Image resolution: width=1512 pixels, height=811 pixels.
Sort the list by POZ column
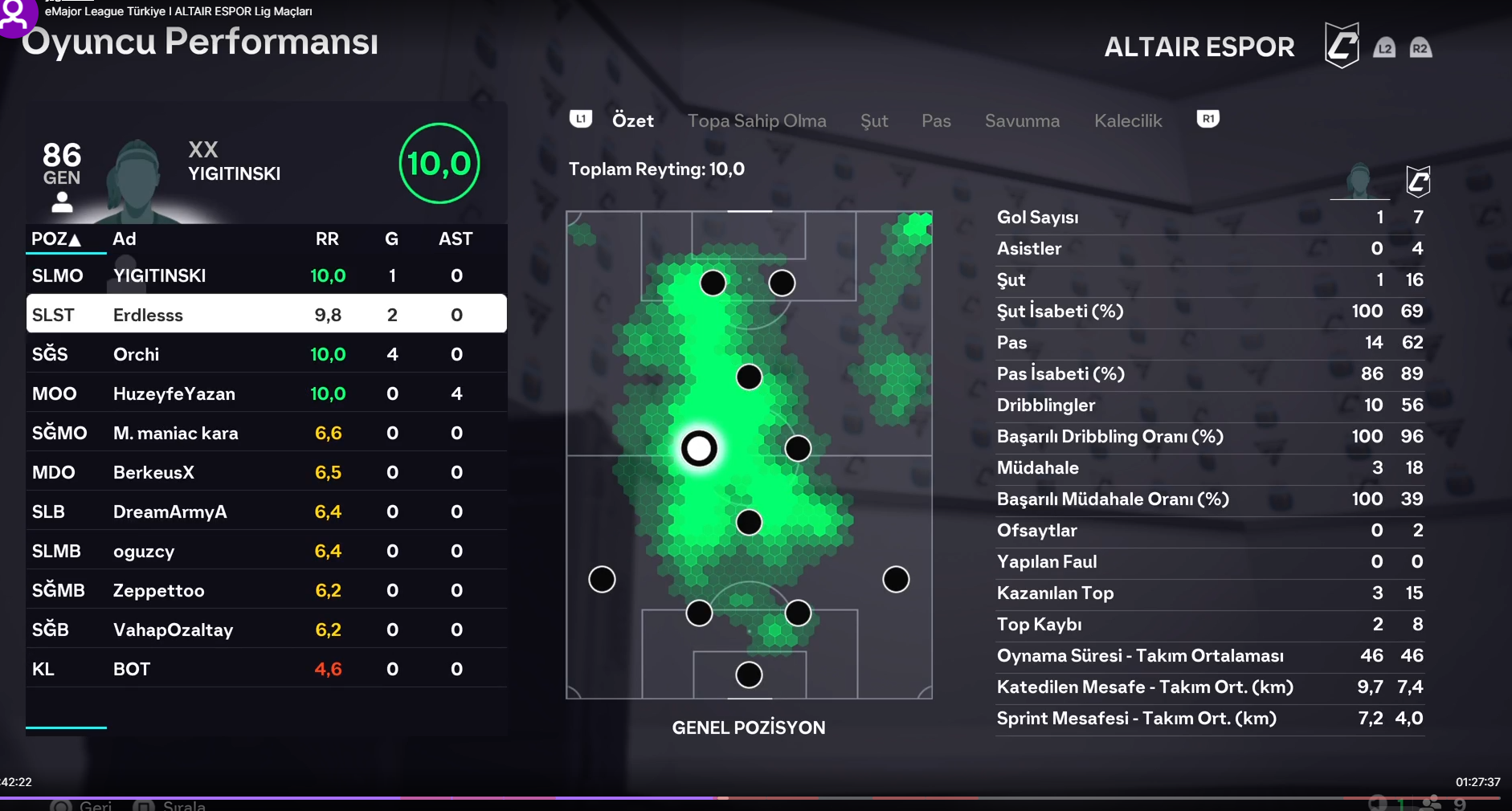[56, 239]
